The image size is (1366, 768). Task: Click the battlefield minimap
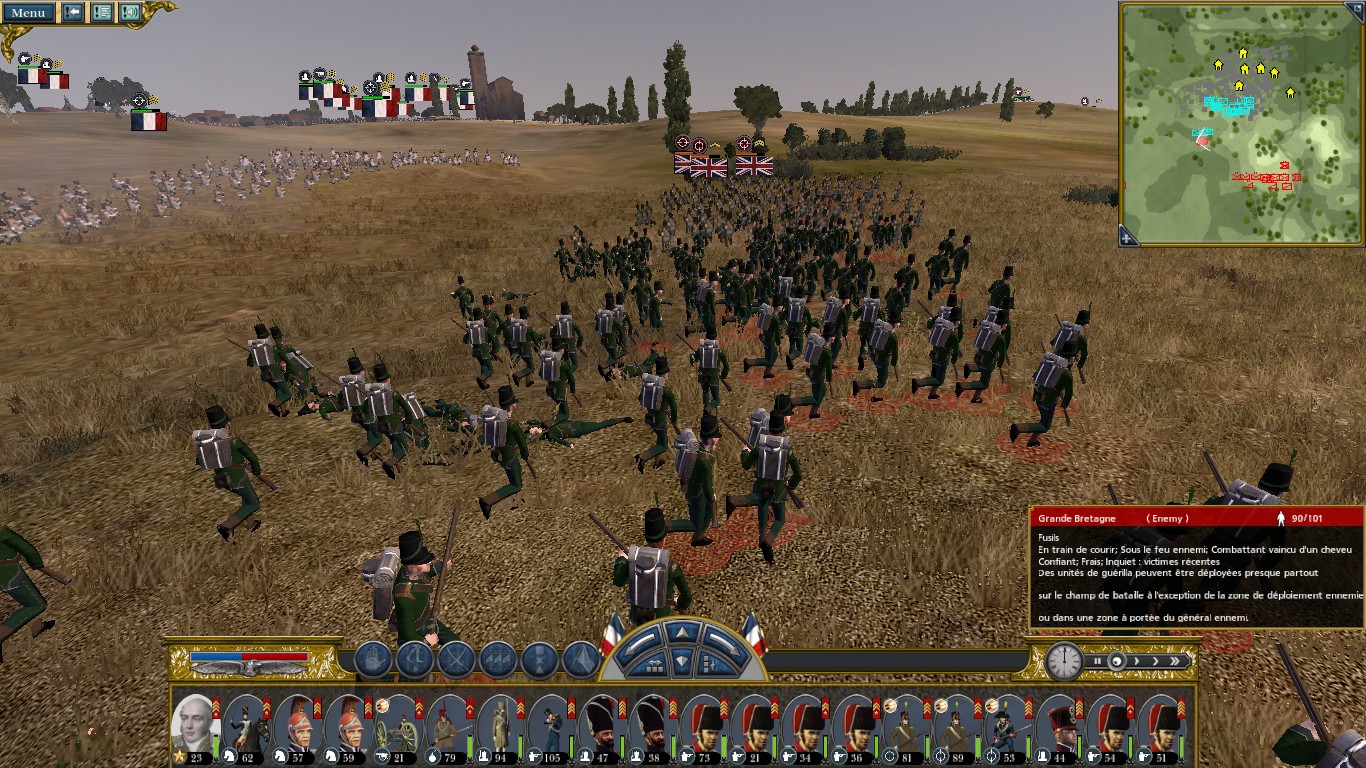(x=1241, y=120)
